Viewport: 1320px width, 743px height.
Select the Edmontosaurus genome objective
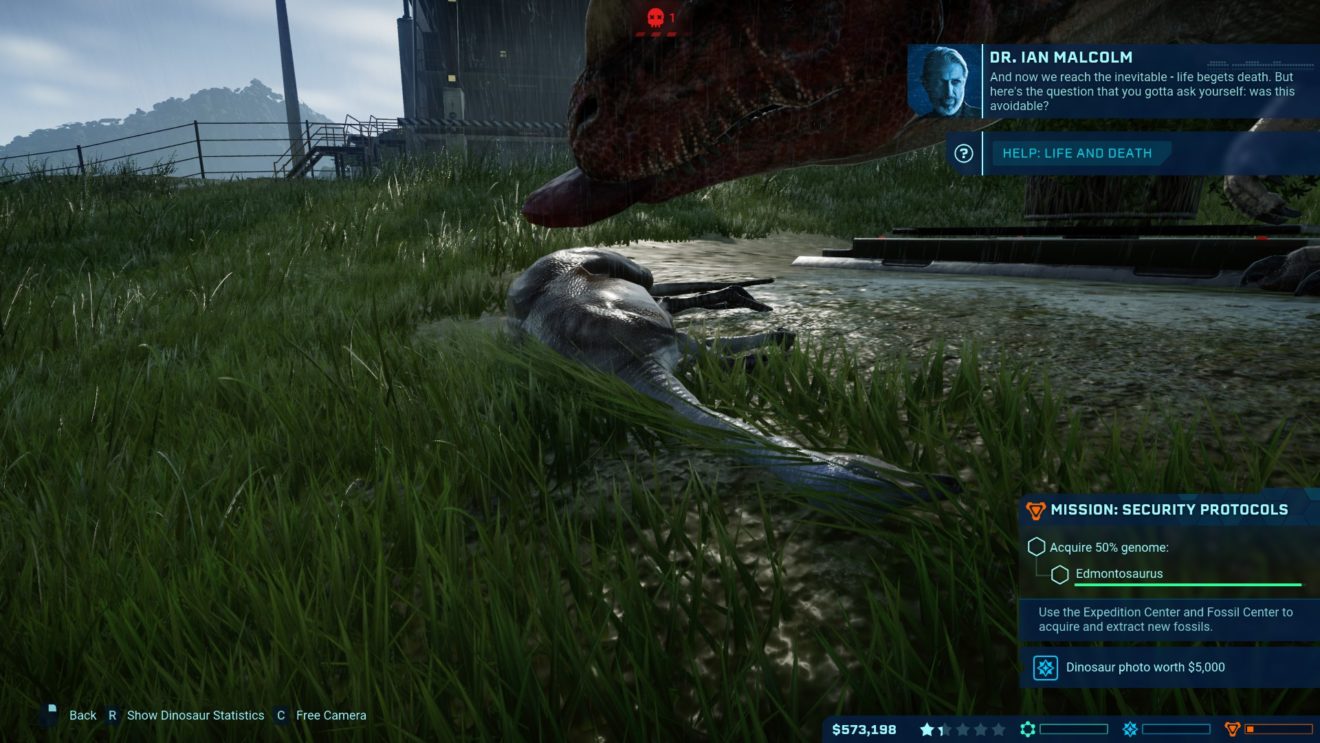(x=1118, y=574)
